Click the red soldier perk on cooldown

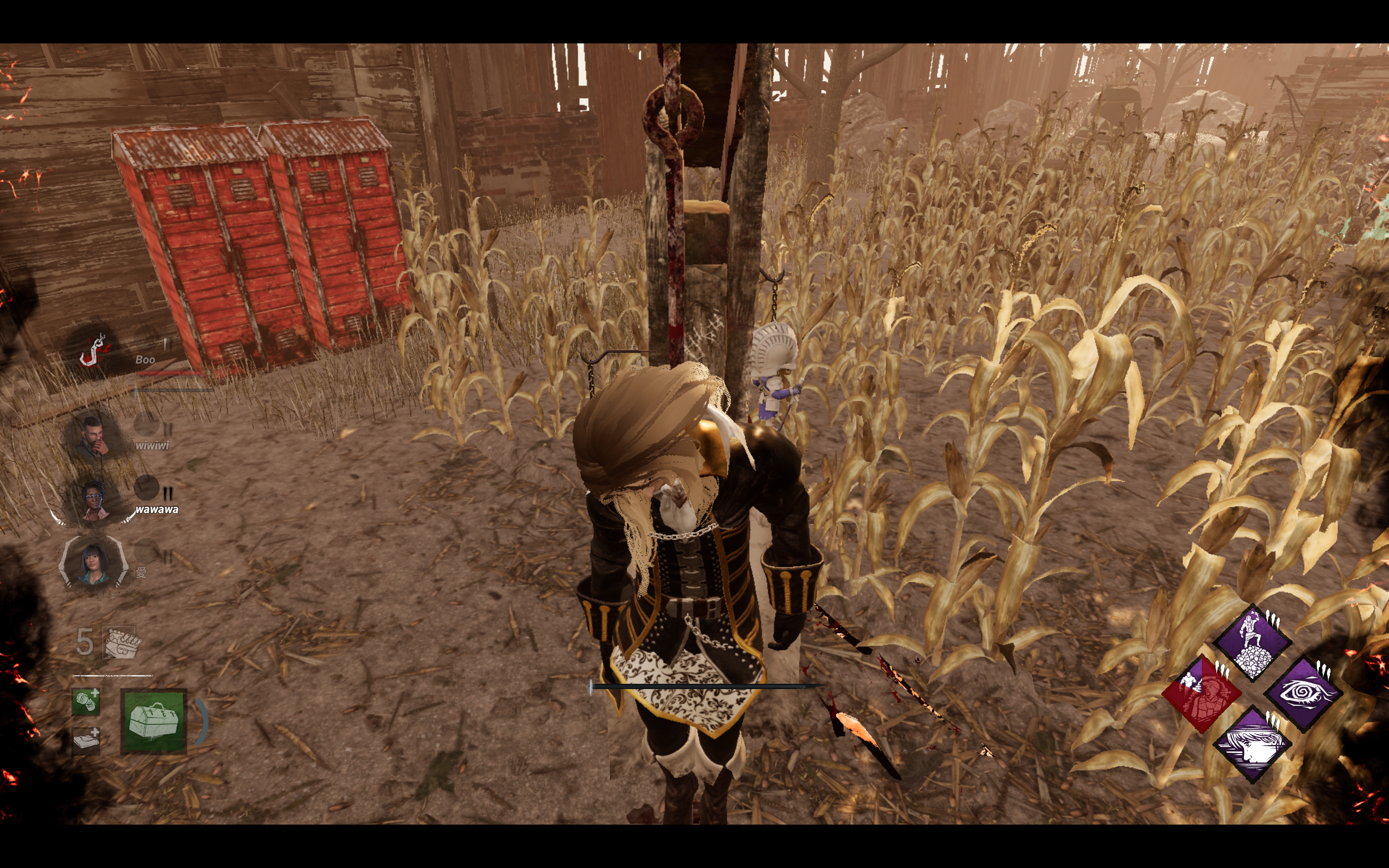(1201, 693)
